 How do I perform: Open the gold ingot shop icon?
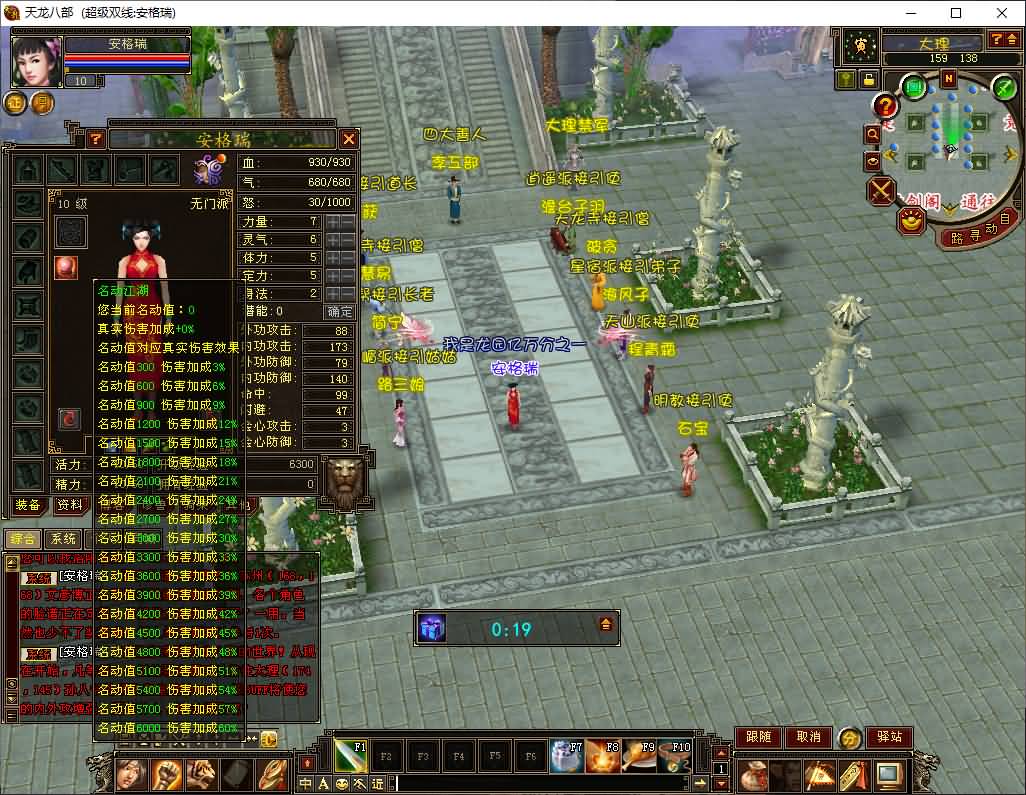[x=909, y=222]
